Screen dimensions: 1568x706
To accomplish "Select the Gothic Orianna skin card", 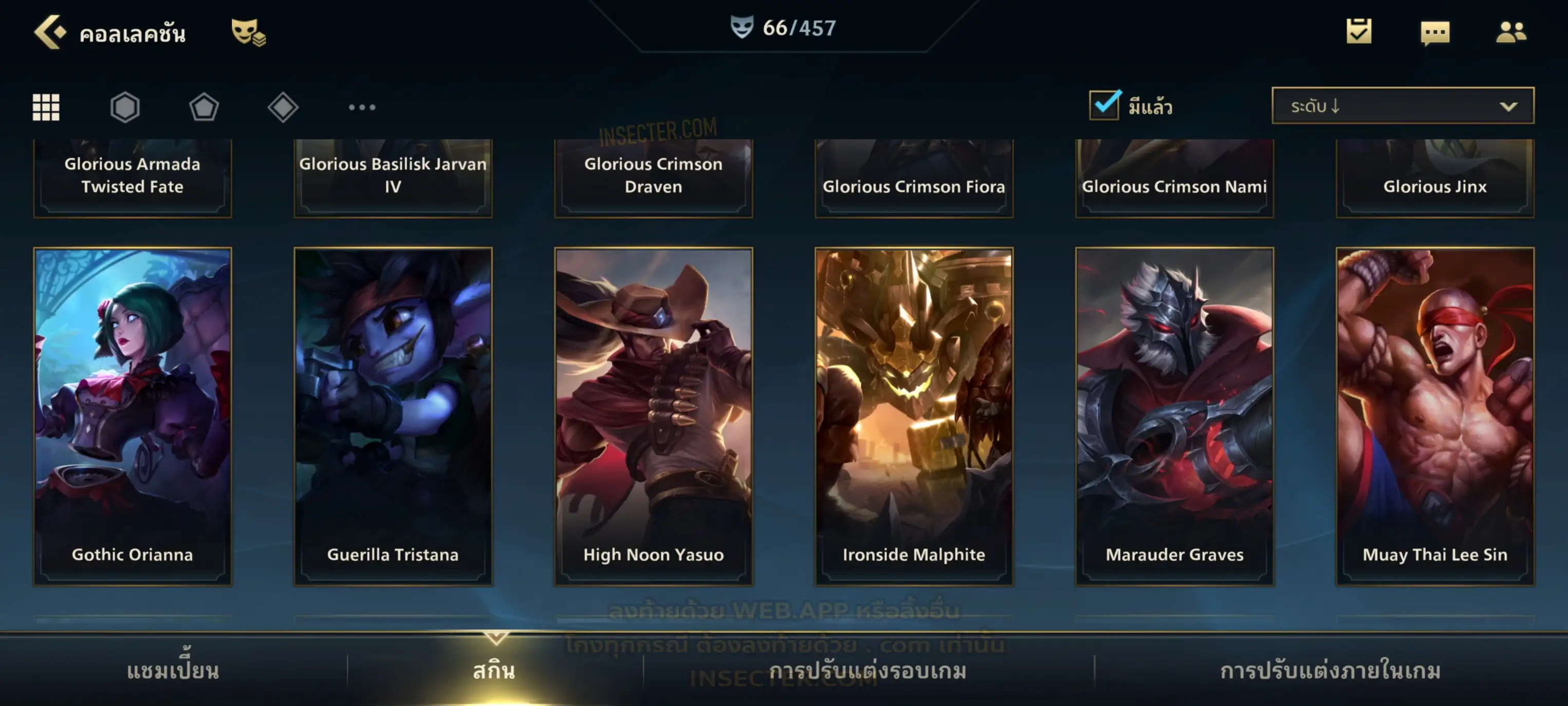I will 133,416.
